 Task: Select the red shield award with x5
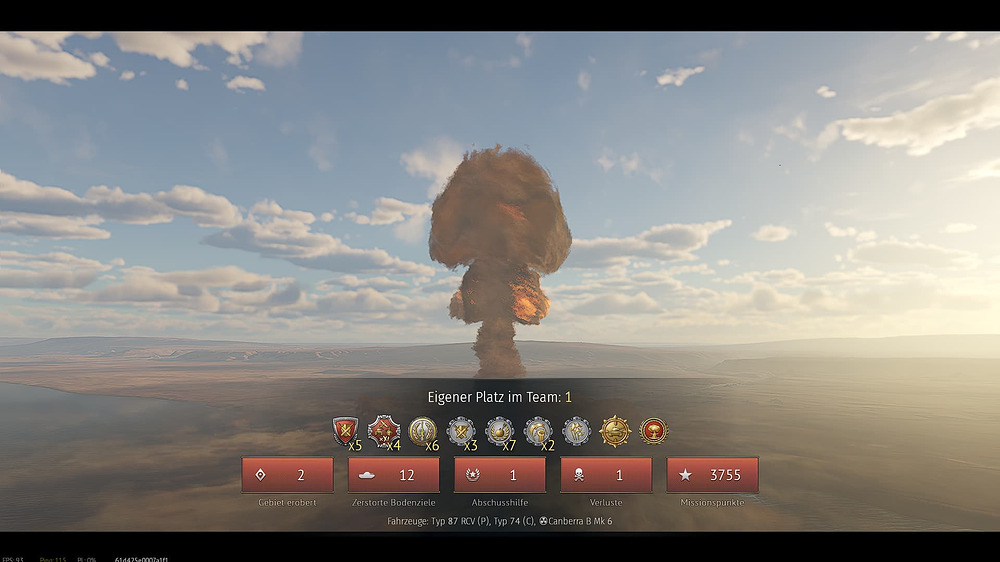point(346,431)
